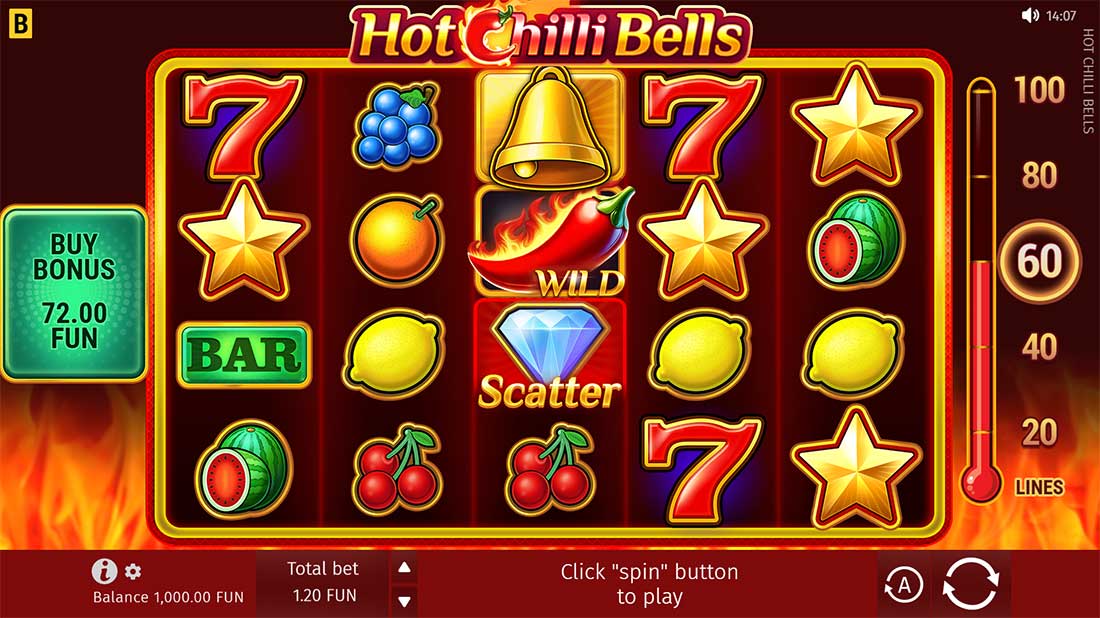This screenshot has width=1100, height=618.
Task: Decrease total bet with the down arrow
Action: (x=404, y=601)
